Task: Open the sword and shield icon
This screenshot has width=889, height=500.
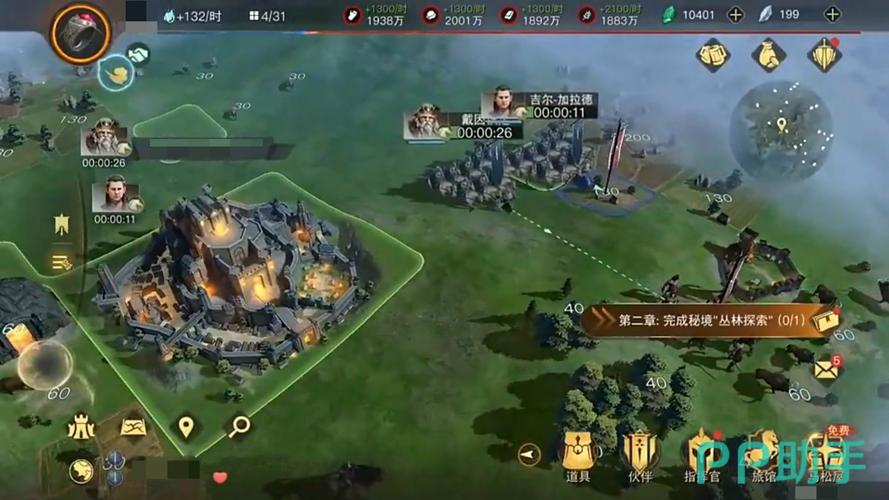Action: 824,54
